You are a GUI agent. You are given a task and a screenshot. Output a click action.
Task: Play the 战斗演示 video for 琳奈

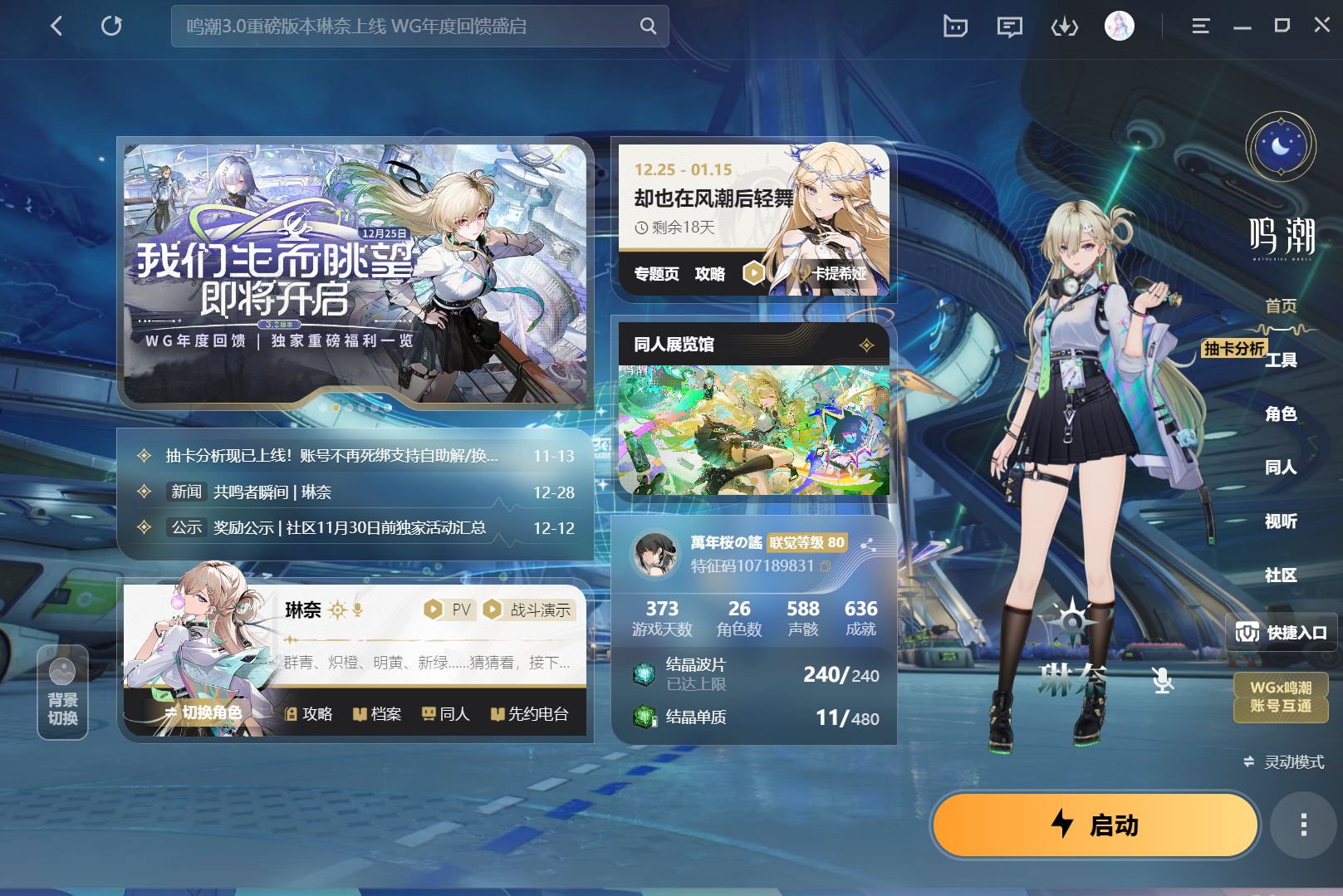pos(528,610)
